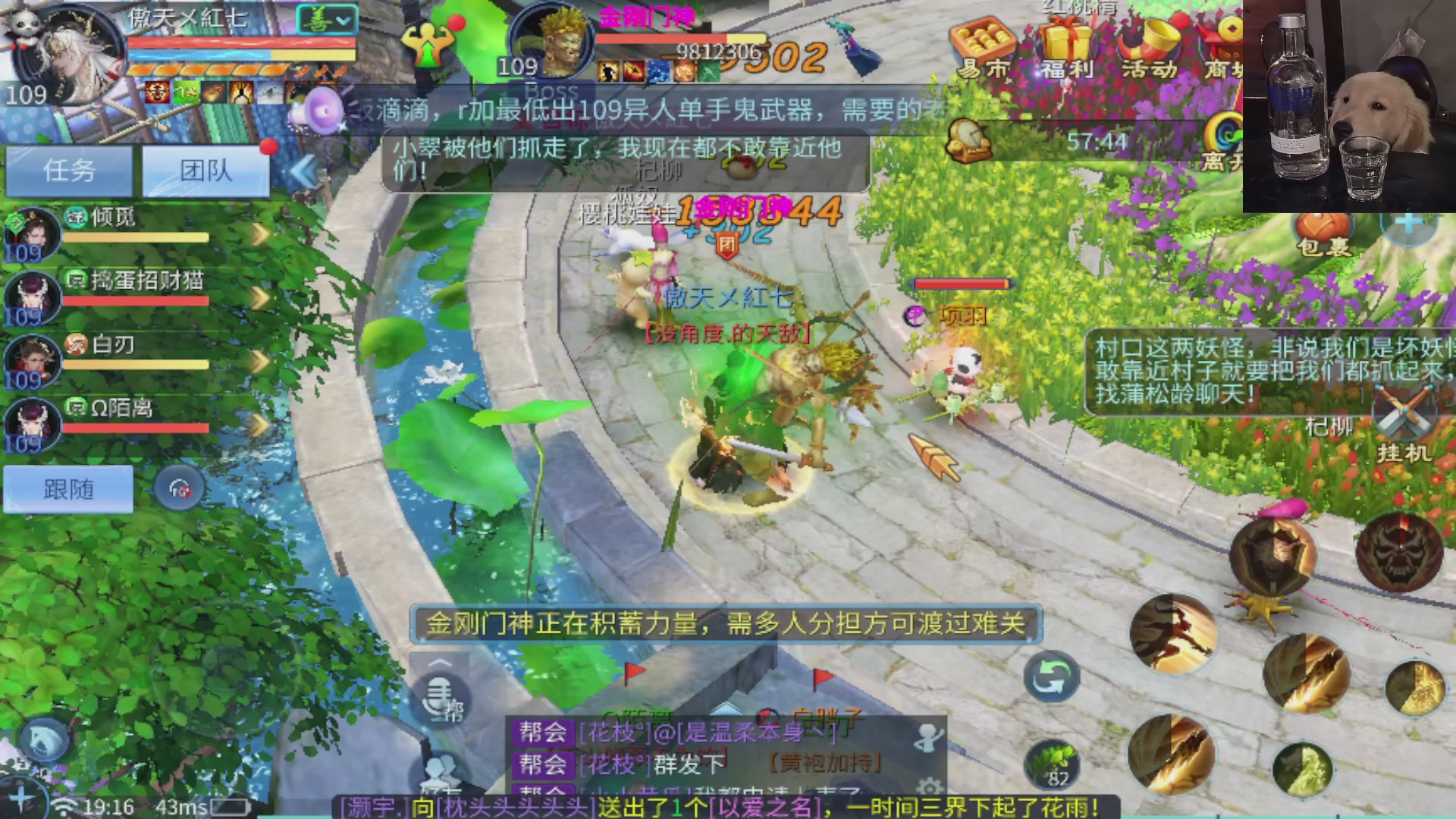Viewport: 1456px width, 819px height.
Task: Open the 任务 tab
Action: pos(70,168)
